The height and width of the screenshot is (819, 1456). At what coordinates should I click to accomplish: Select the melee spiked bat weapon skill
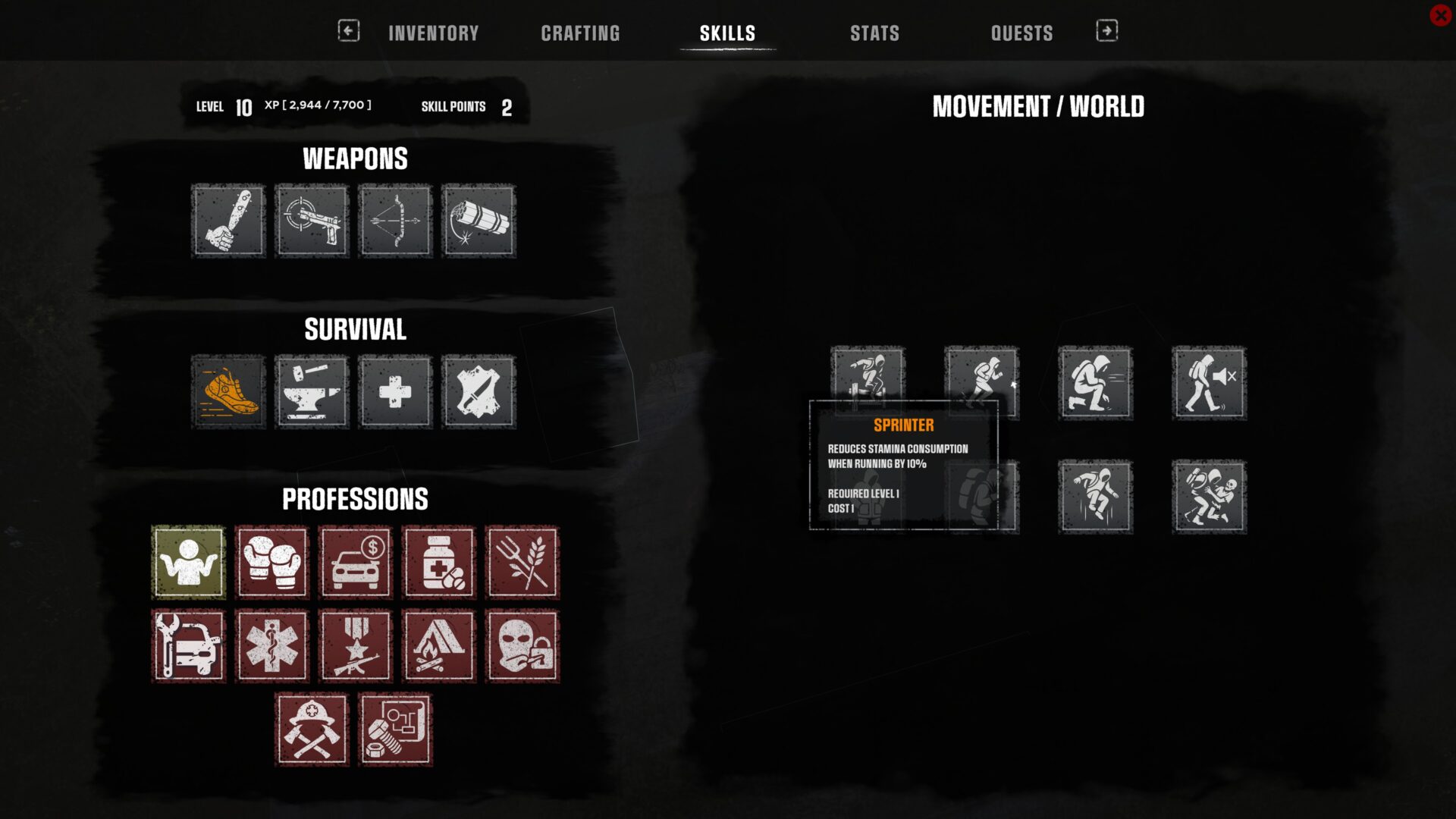tap(228, 221)
